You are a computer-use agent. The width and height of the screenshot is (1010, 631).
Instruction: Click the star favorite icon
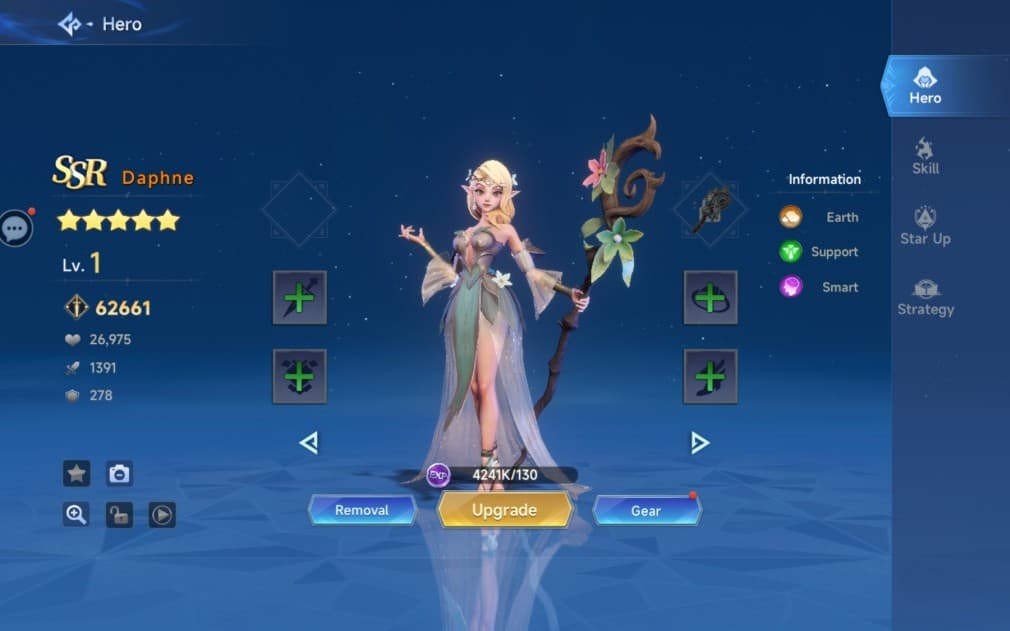click(x=77, y=473)
